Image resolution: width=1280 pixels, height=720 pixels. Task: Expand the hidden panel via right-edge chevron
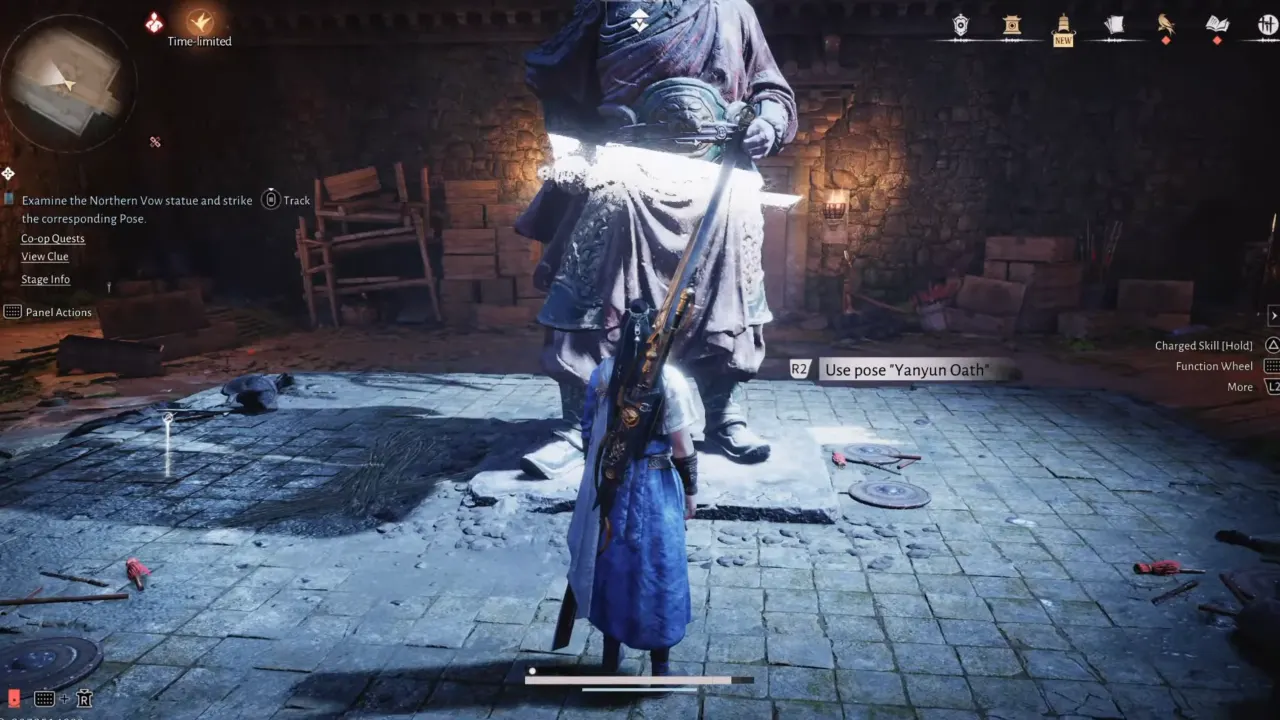pyautogui.click(x=1274, y=316)
